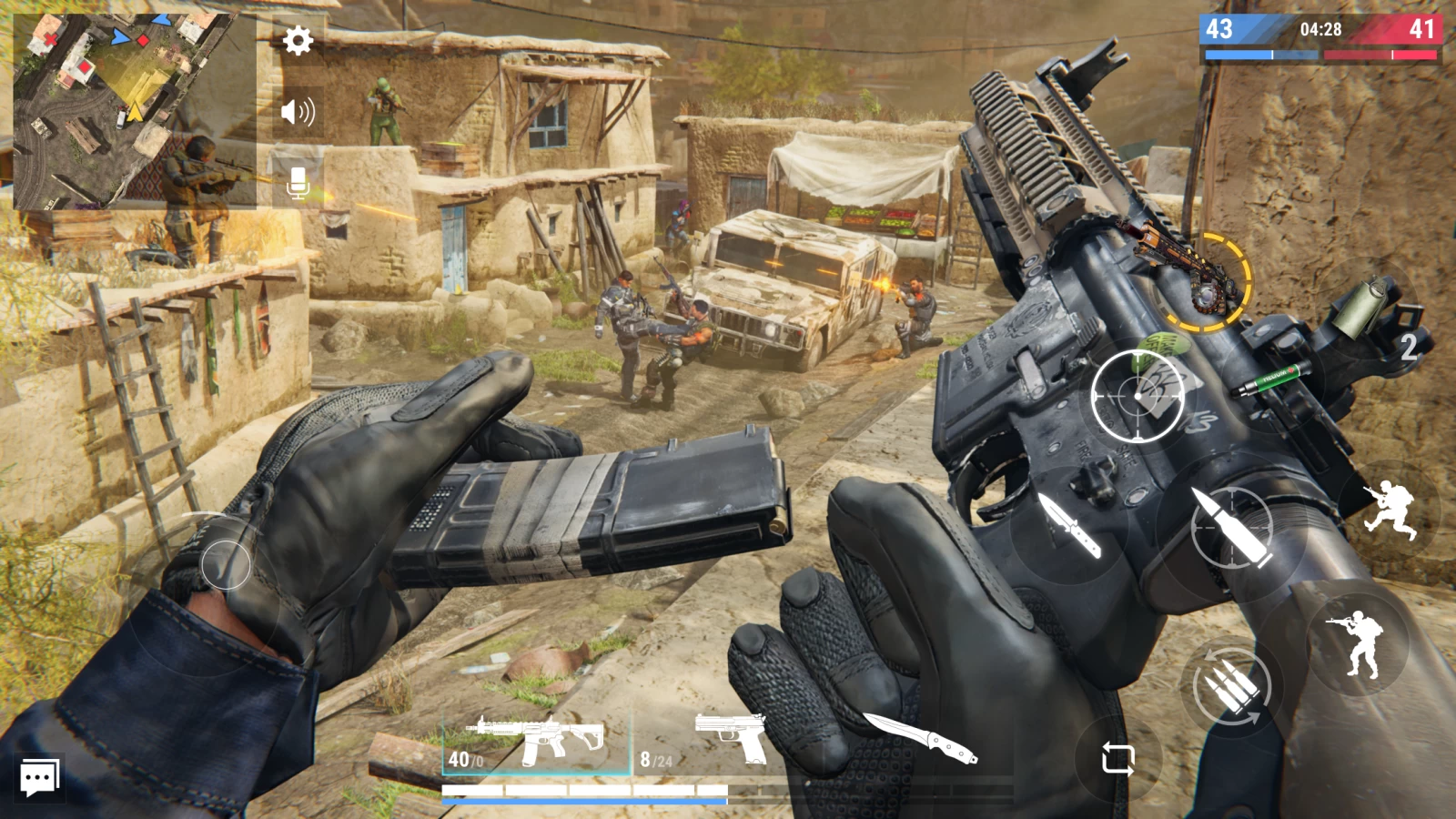Tap the minimap in the corner
Viewport: 1456px width, 819px height.
click(x=134, y=111)
